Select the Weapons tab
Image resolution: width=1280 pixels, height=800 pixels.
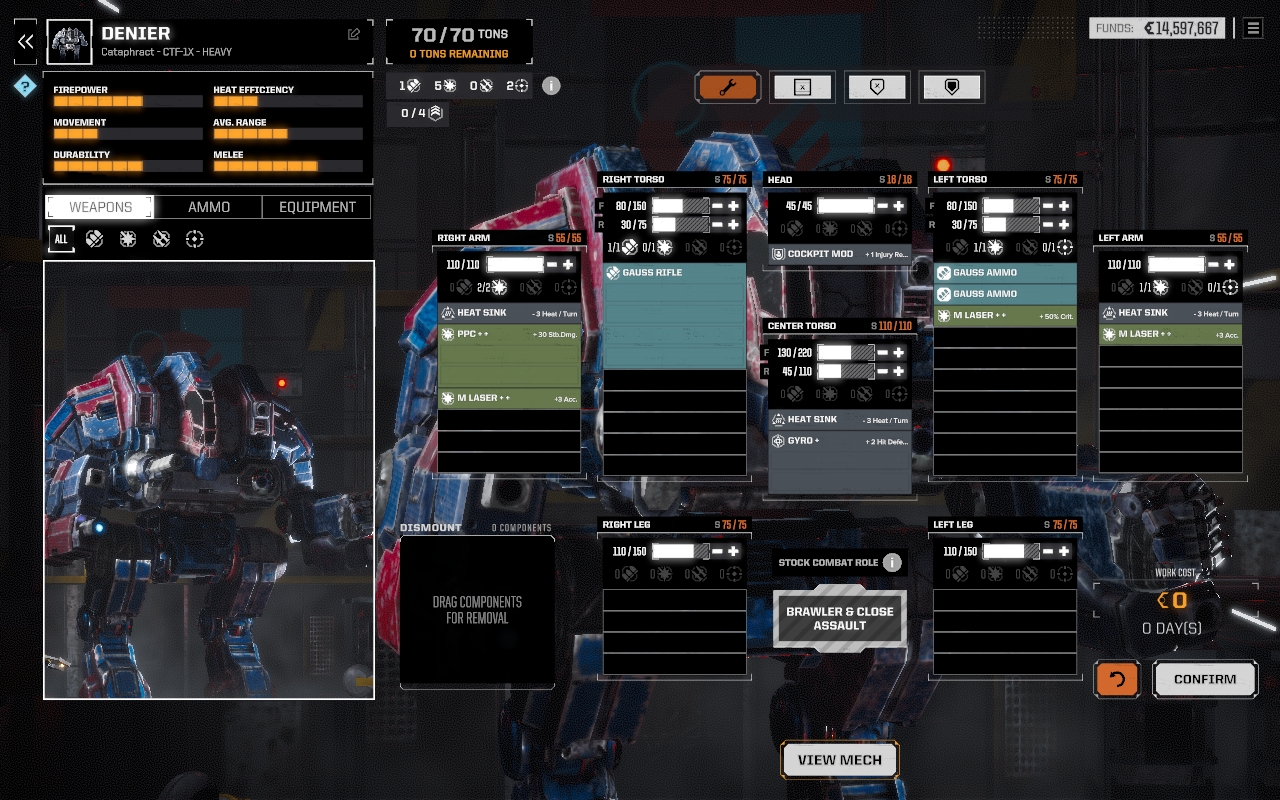point(100,207)
